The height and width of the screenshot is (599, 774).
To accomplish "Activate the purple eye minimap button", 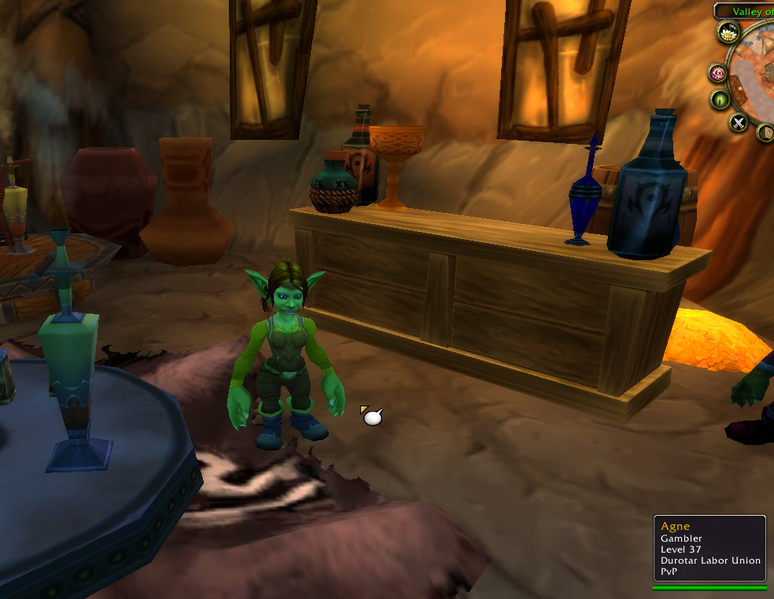I will coord(717,72).
